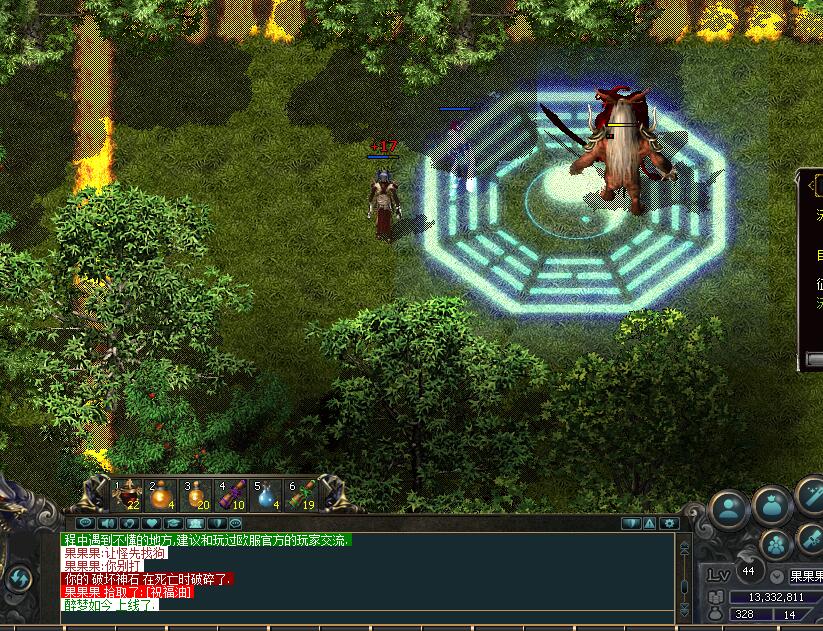Use the purple-ribbon scroll in slot 4
The width and height of the screenshot is (823, 631).
tap(232, 495)
